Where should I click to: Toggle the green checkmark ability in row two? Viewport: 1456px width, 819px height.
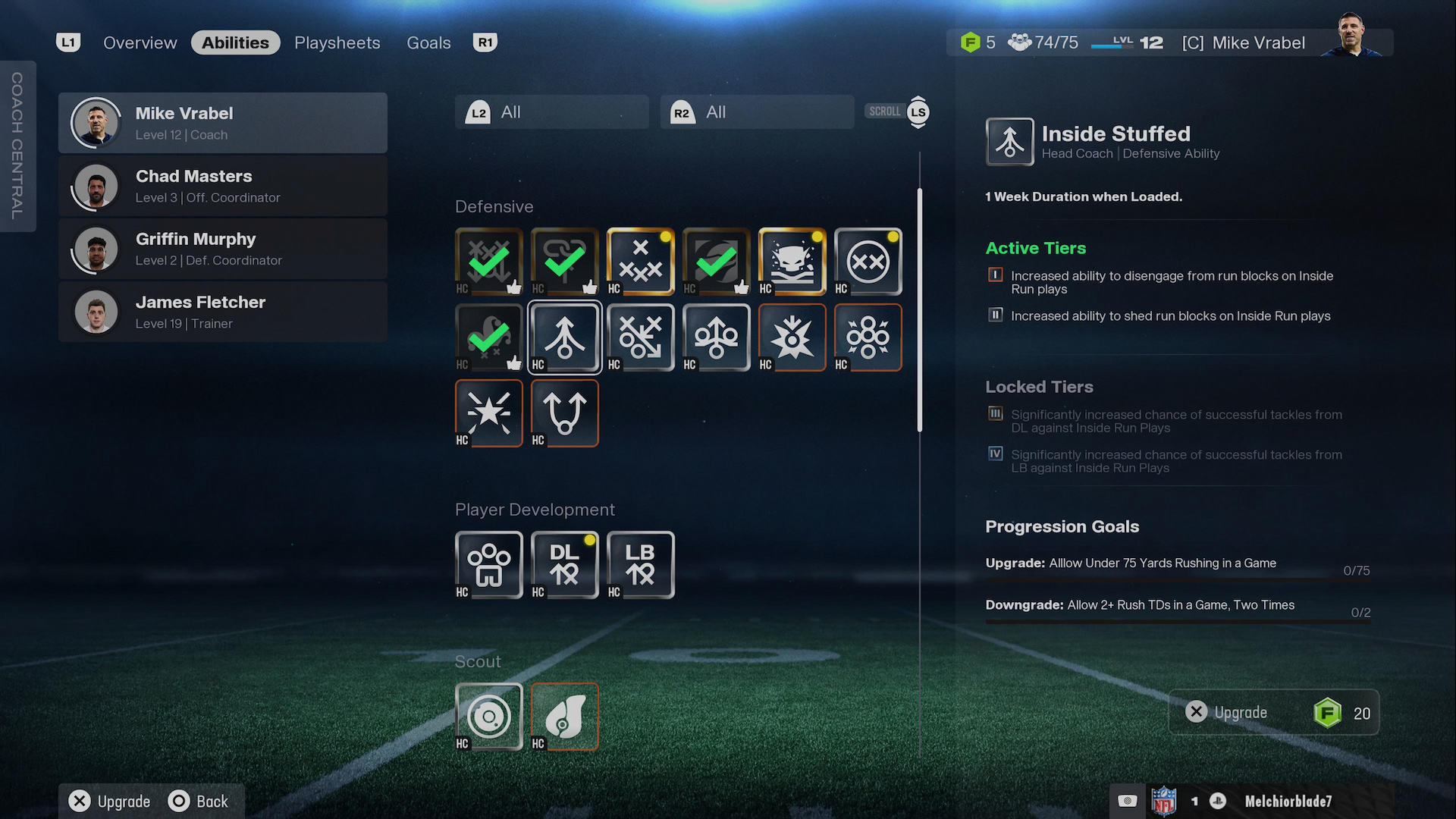[488, 337]
